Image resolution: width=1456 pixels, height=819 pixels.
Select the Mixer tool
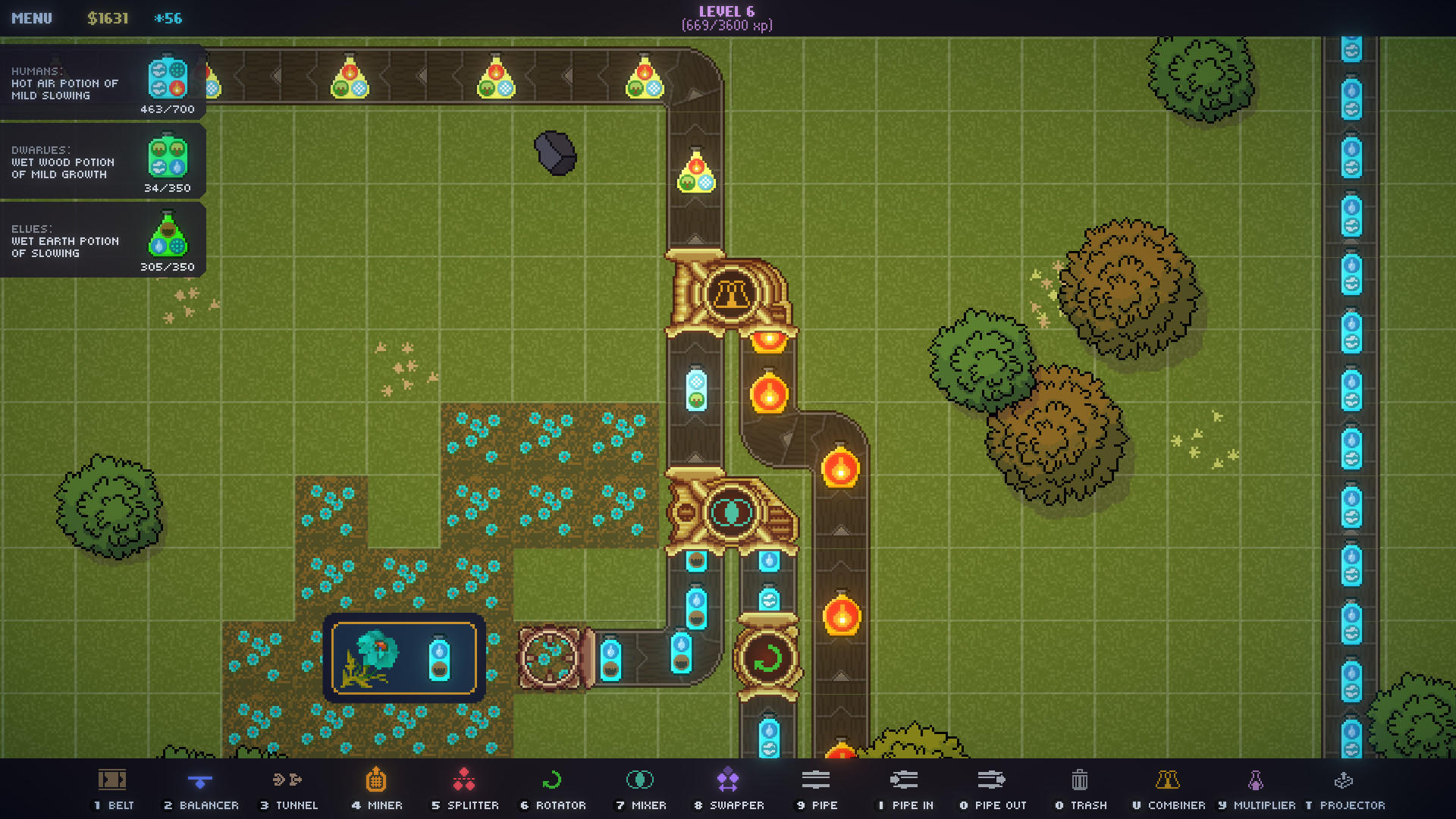coord(641,789)
